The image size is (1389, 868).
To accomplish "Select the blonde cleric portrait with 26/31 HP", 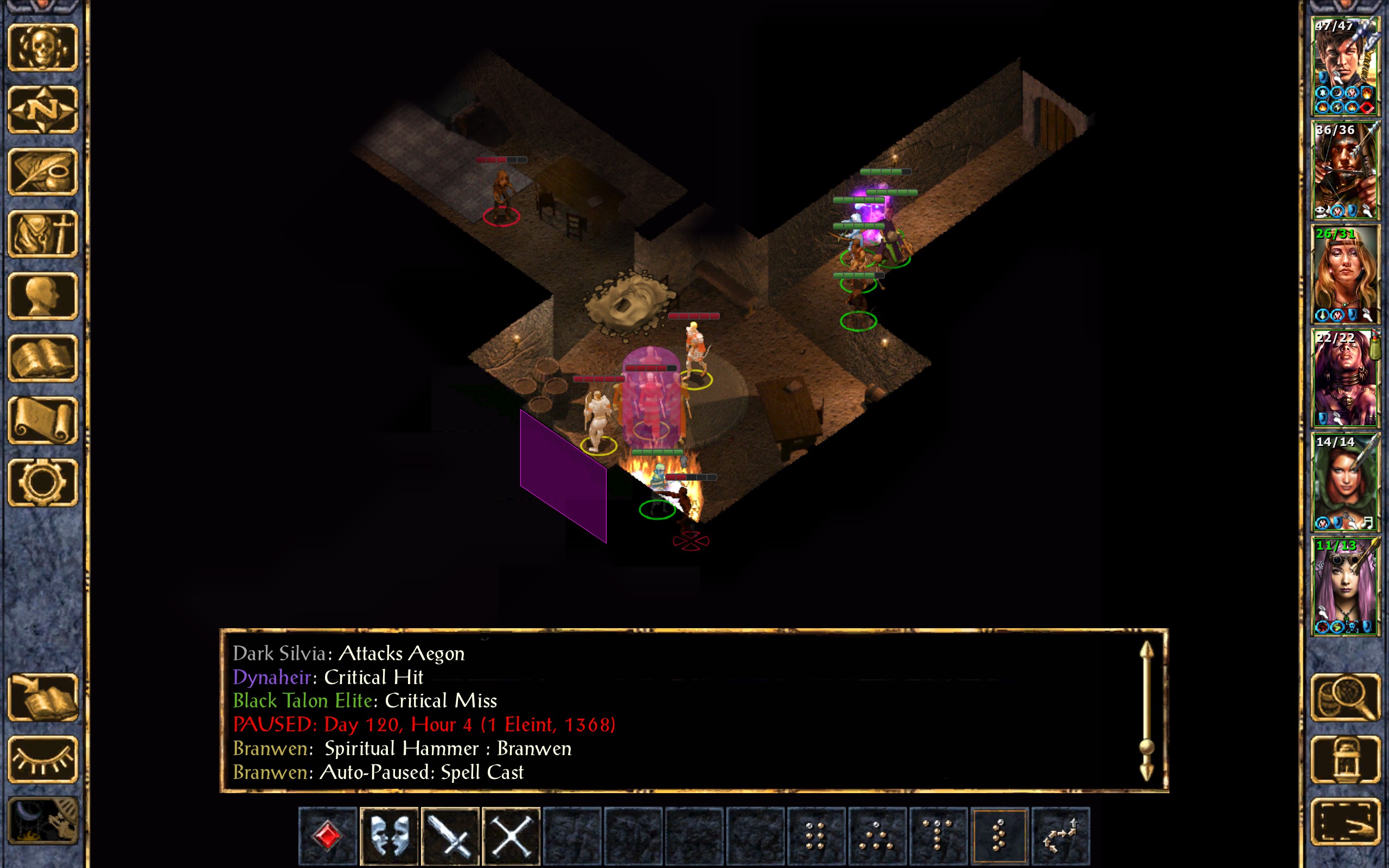I will pos(1345,275).
